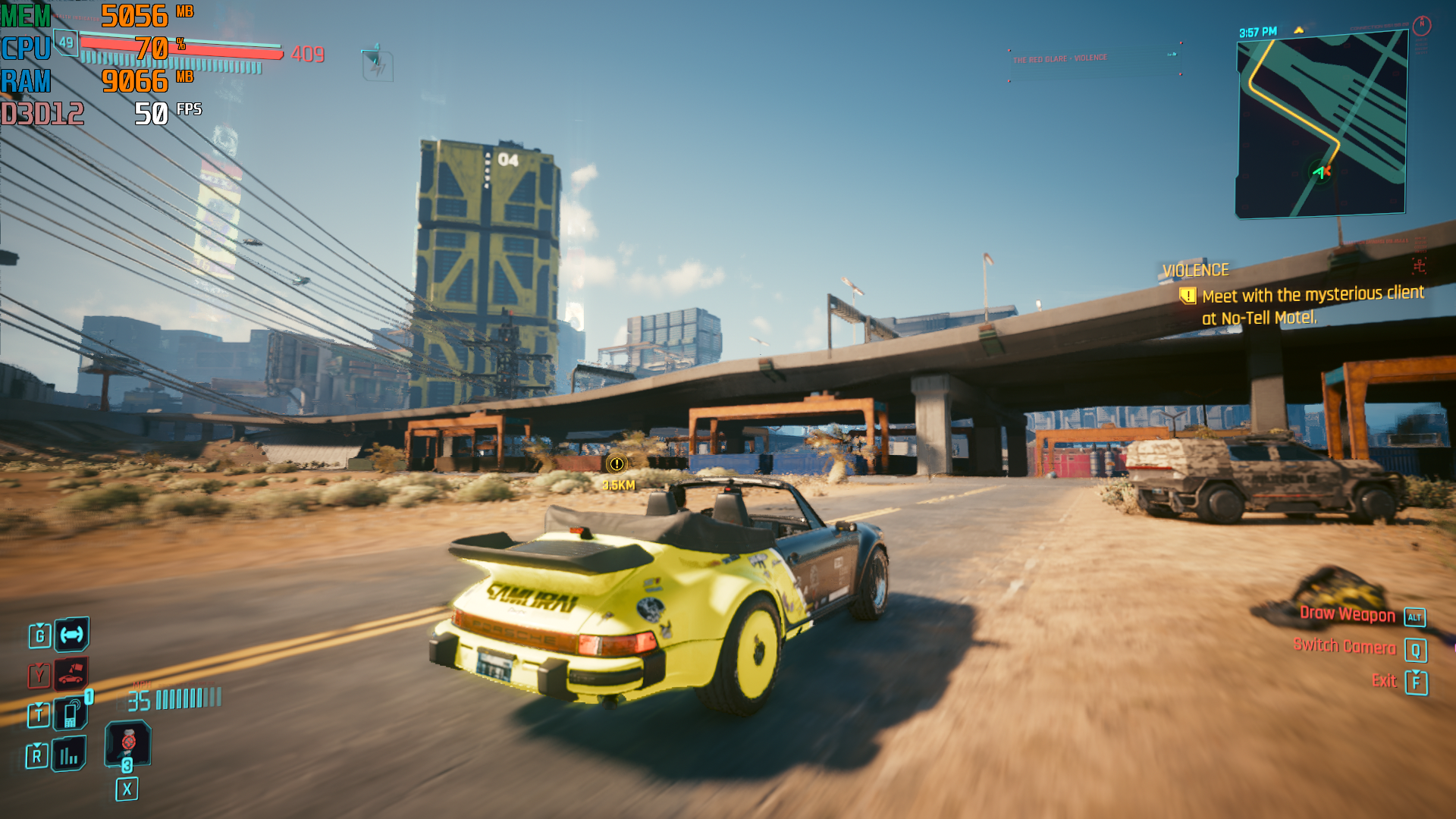
Task: Open the phone icon with notification
Action: tap(71, 714)
